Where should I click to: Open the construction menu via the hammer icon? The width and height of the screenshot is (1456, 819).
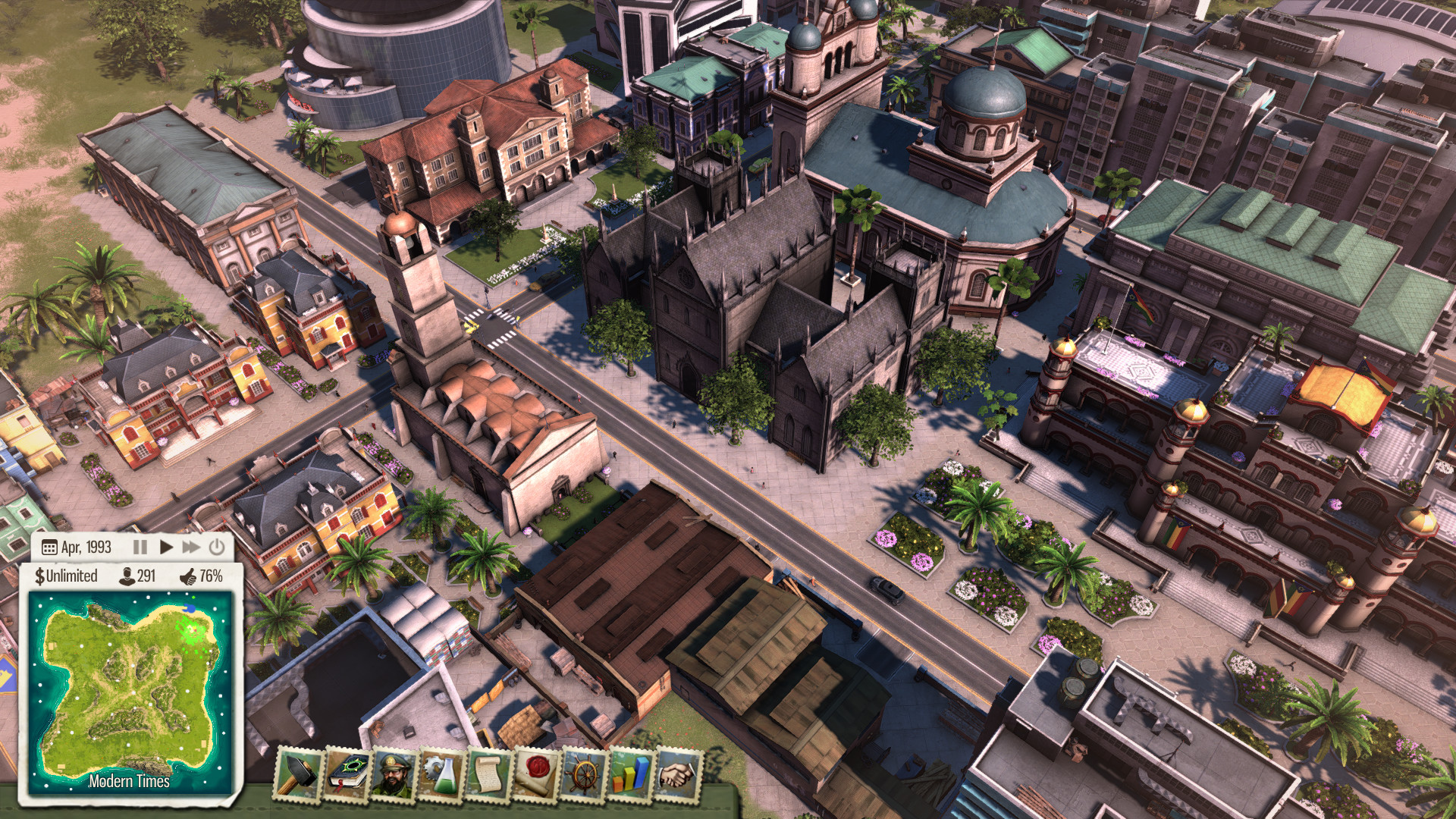[297, 774]
